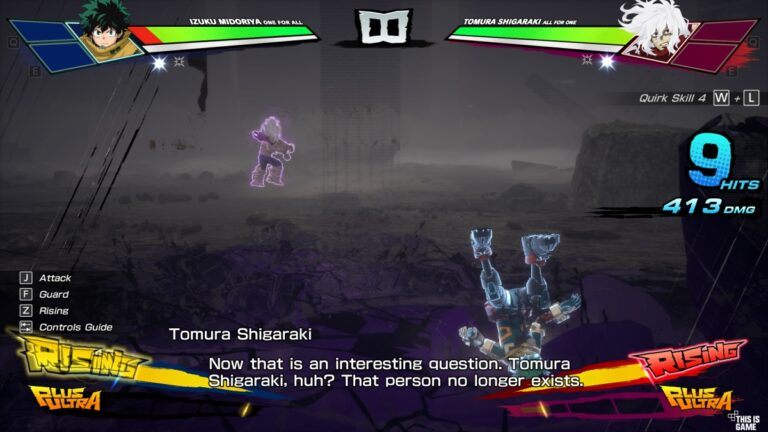
Task: Activate the red Rising emblem
Action: coord(687,359)
